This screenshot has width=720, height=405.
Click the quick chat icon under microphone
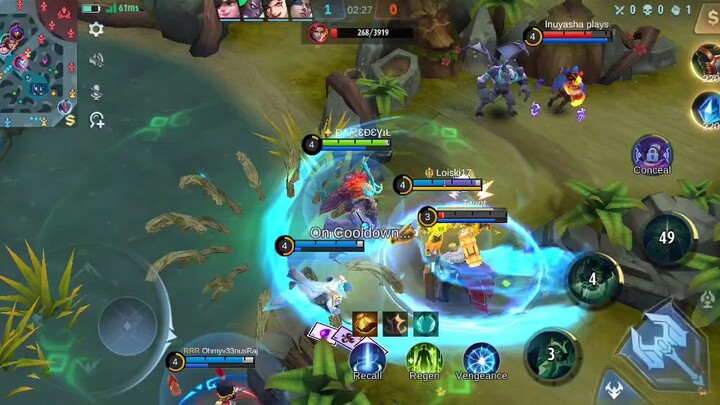(x=96, y=120)
